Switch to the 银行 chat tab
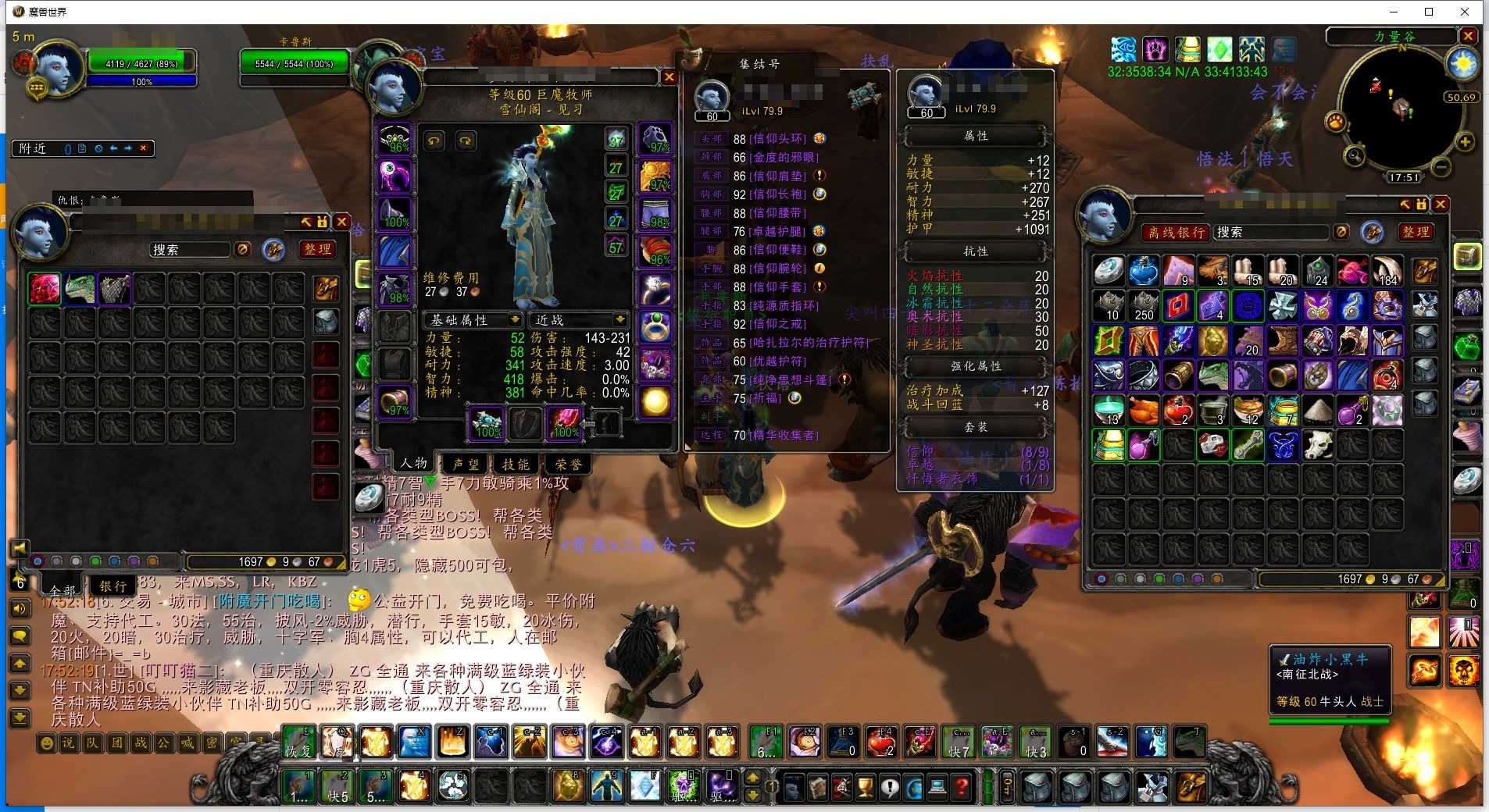Screen dimensions: 1489x812 pos(112,586)
